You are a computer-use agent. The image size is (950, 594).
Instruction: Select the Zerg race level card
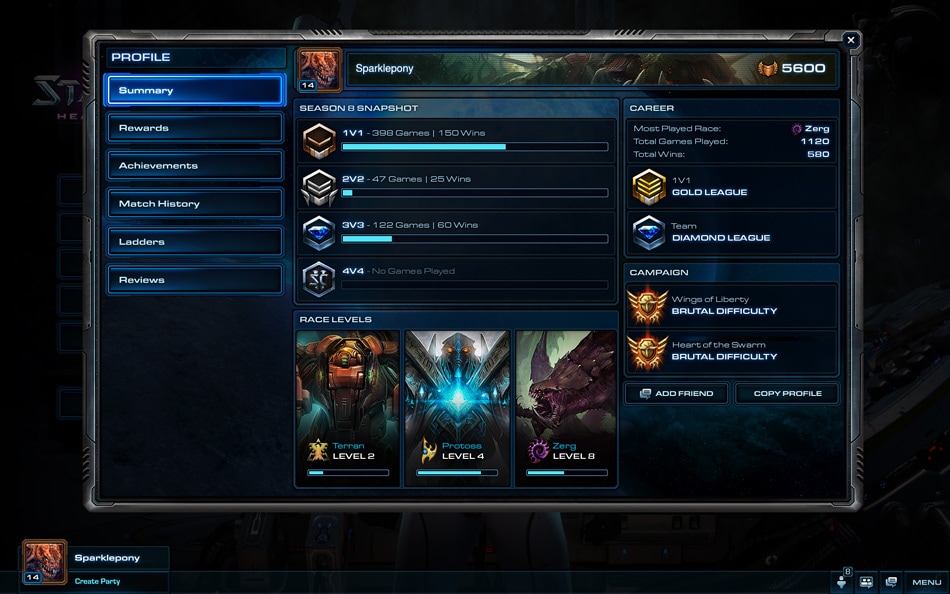click(566, 408)
